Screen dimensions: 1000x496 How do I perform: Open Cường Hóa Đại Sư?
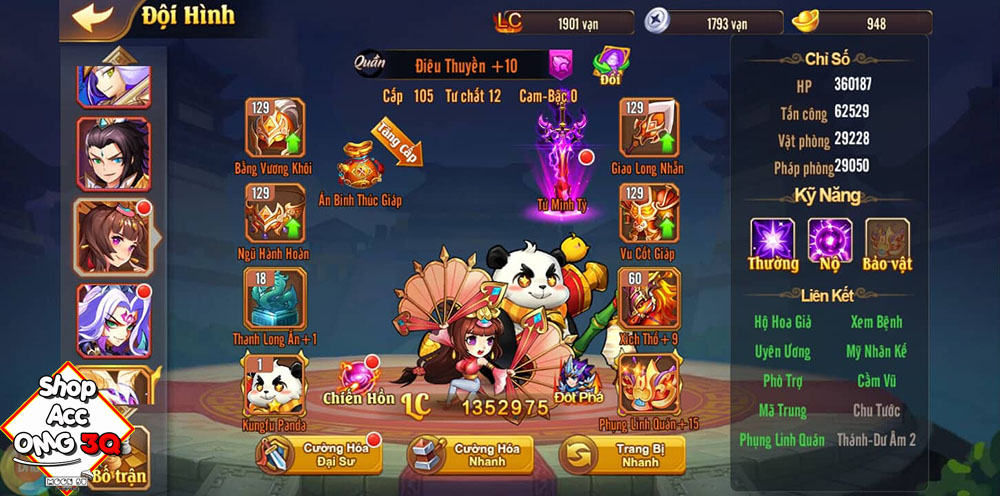[312, 454]
